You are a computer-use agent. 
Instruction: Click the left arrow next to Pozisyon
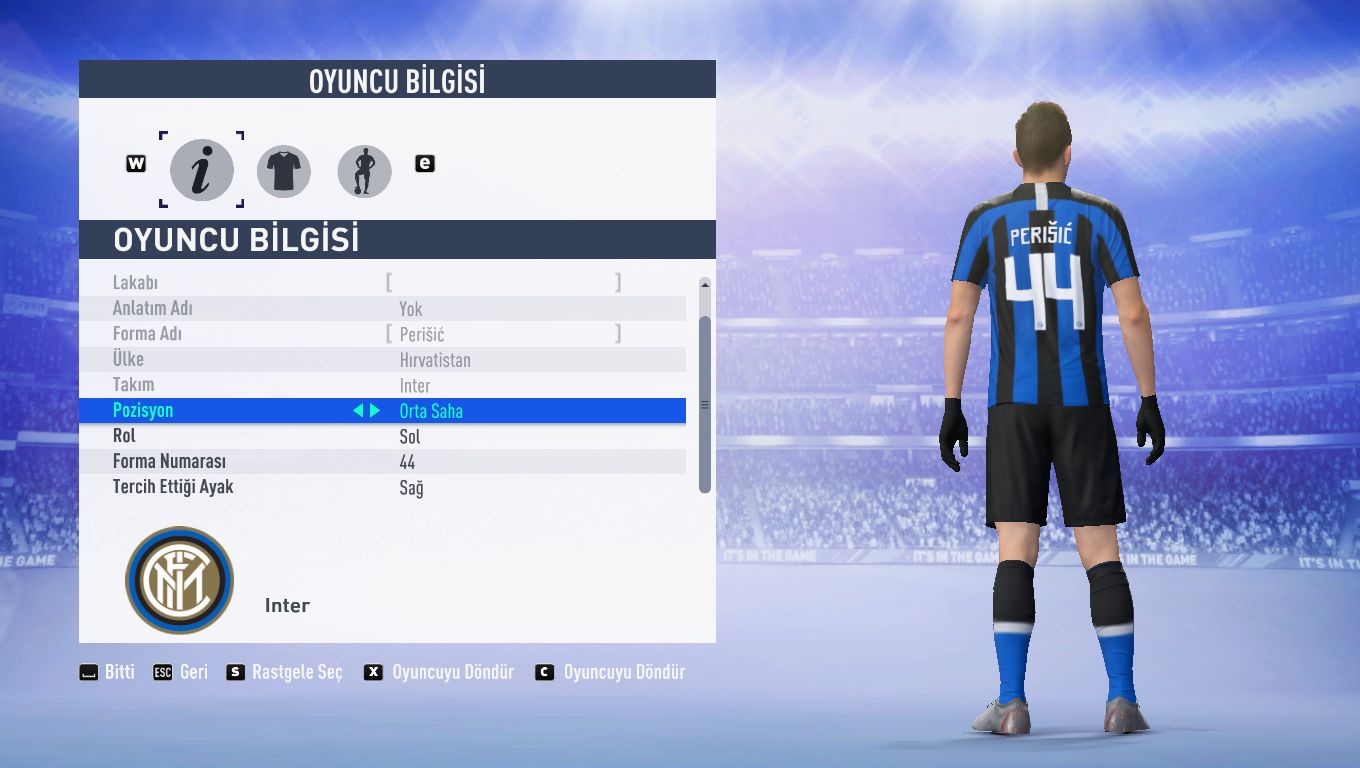358,410
